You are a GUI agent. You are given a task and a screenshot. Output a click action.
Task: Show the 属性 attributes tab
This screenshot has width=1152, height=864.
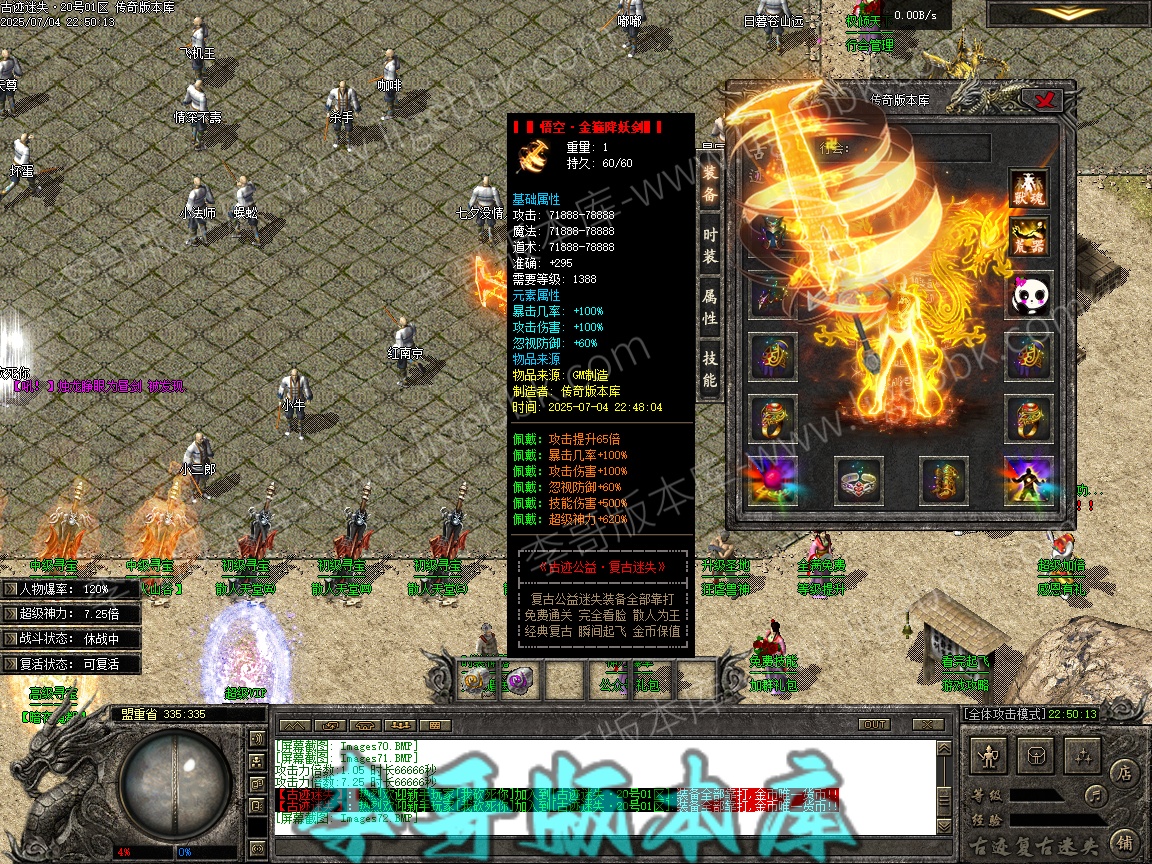709,308
